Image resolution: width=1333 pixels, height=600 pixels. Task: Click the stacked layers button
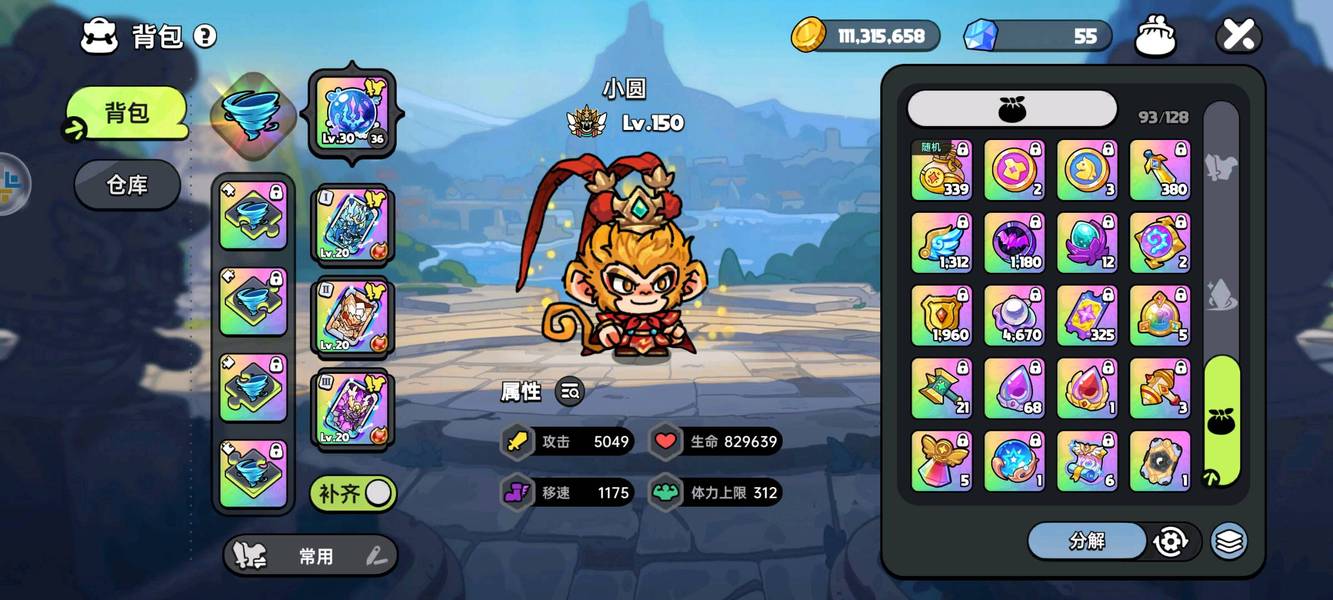click(1229, 541)
